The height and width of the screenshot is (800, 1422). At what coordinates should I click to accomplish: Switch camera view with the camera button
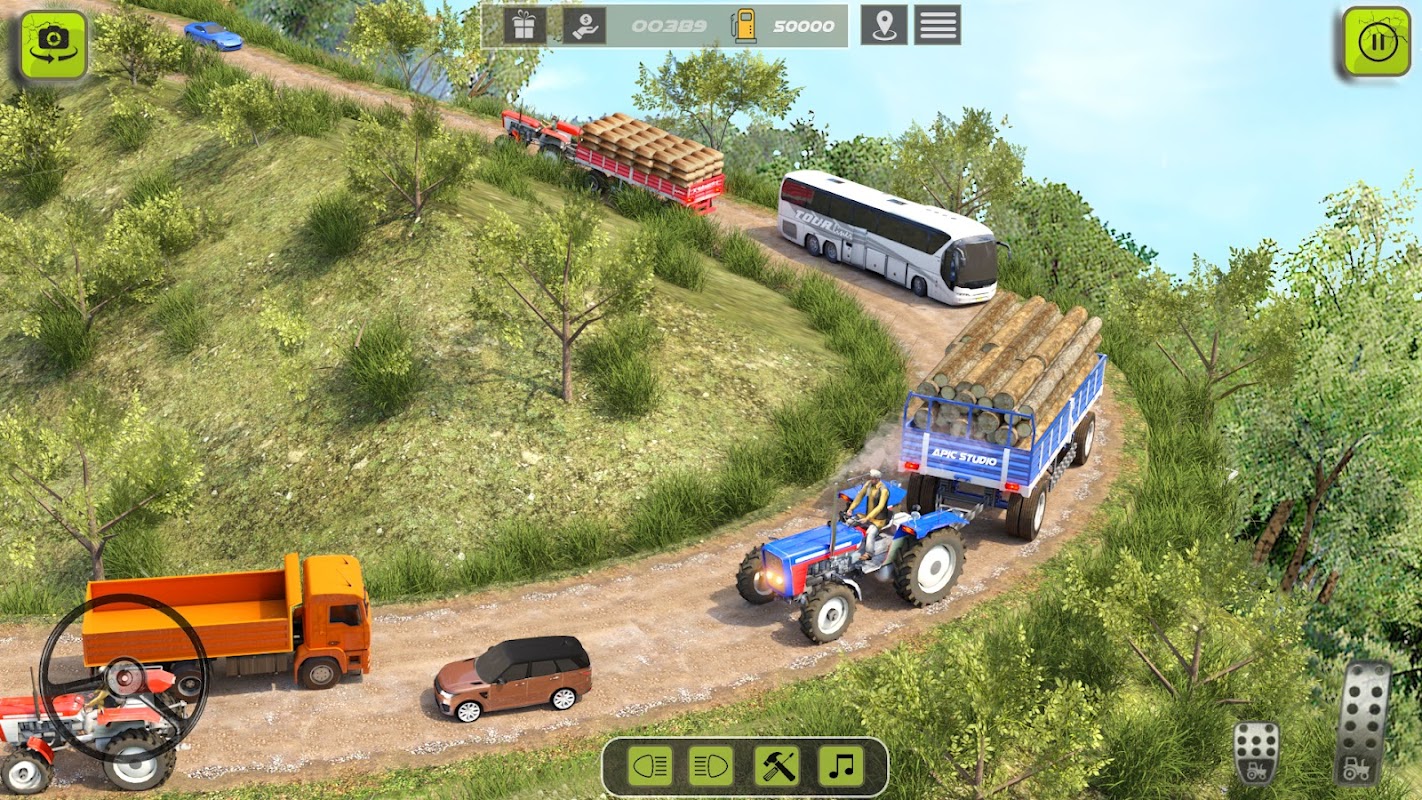coord(53,45)
